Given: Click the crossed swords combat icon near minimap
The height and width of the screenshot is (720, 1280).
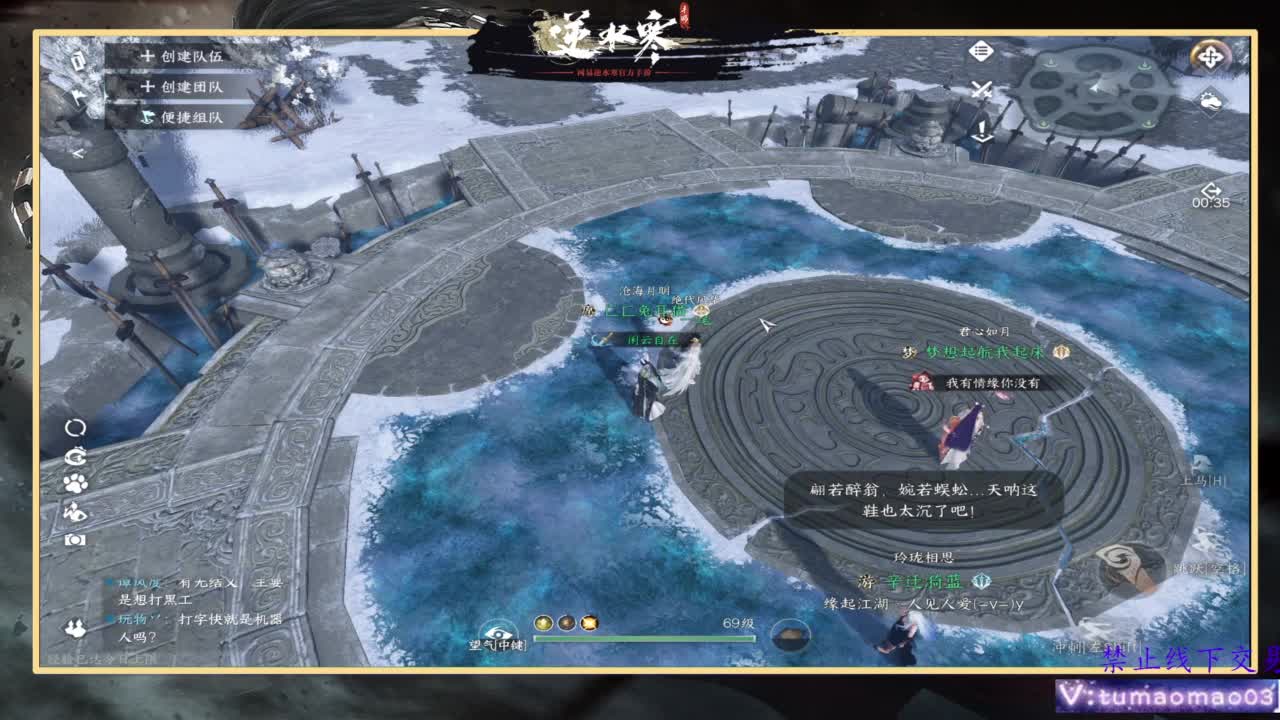Looking at the screenshot, I should (982, 90).
